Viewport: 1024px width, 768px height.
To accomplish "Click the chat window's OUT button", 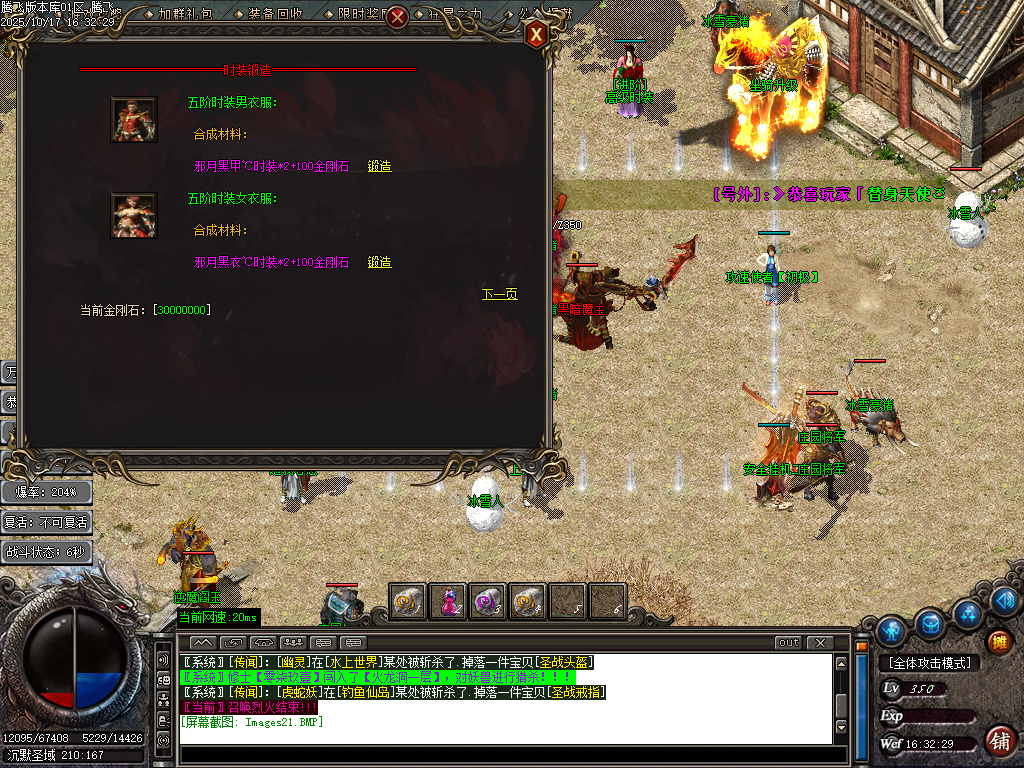I will (789, 642).
